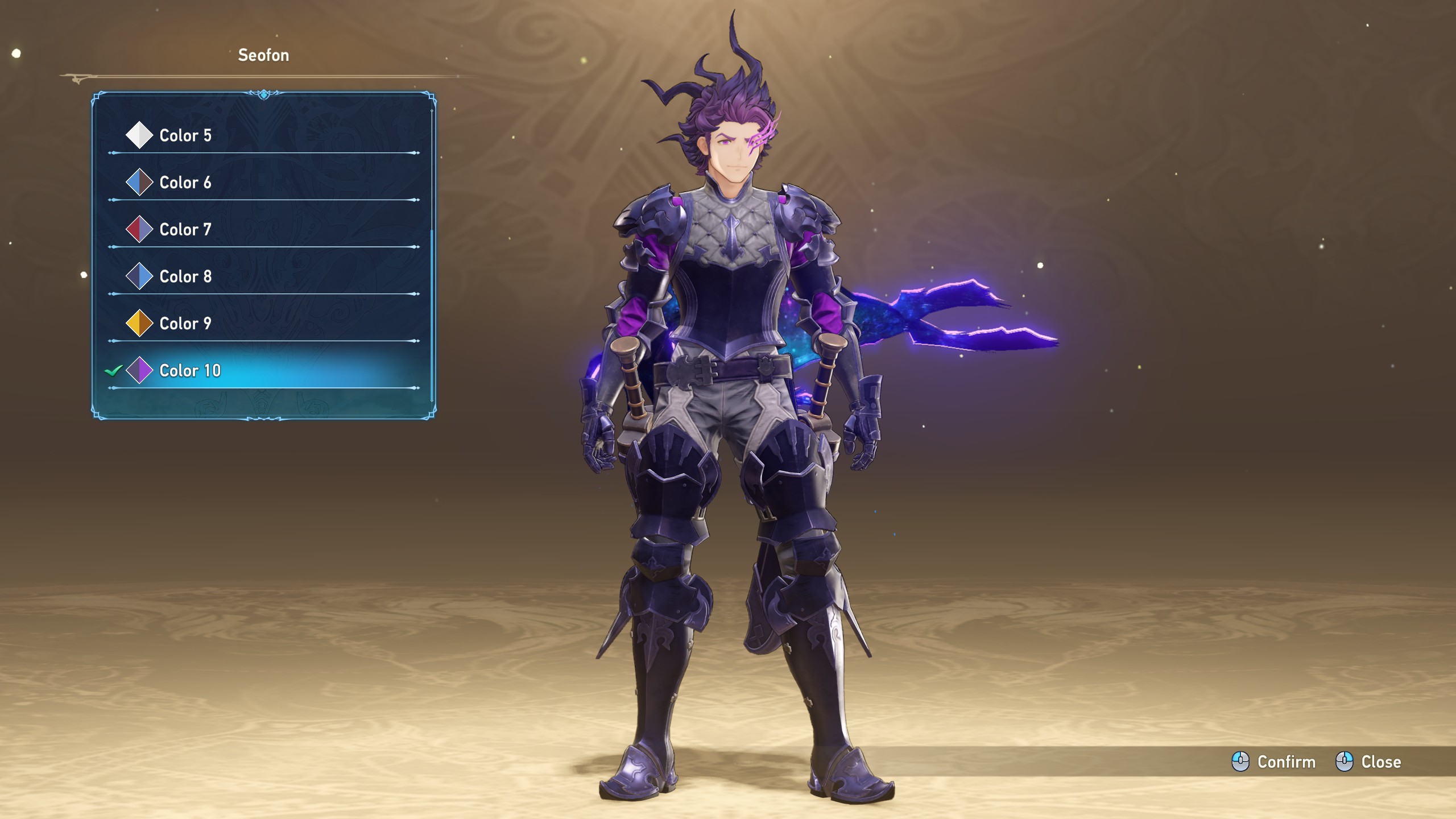Close the color selection screen
1456x819 pixels.
pos(1368,762)
